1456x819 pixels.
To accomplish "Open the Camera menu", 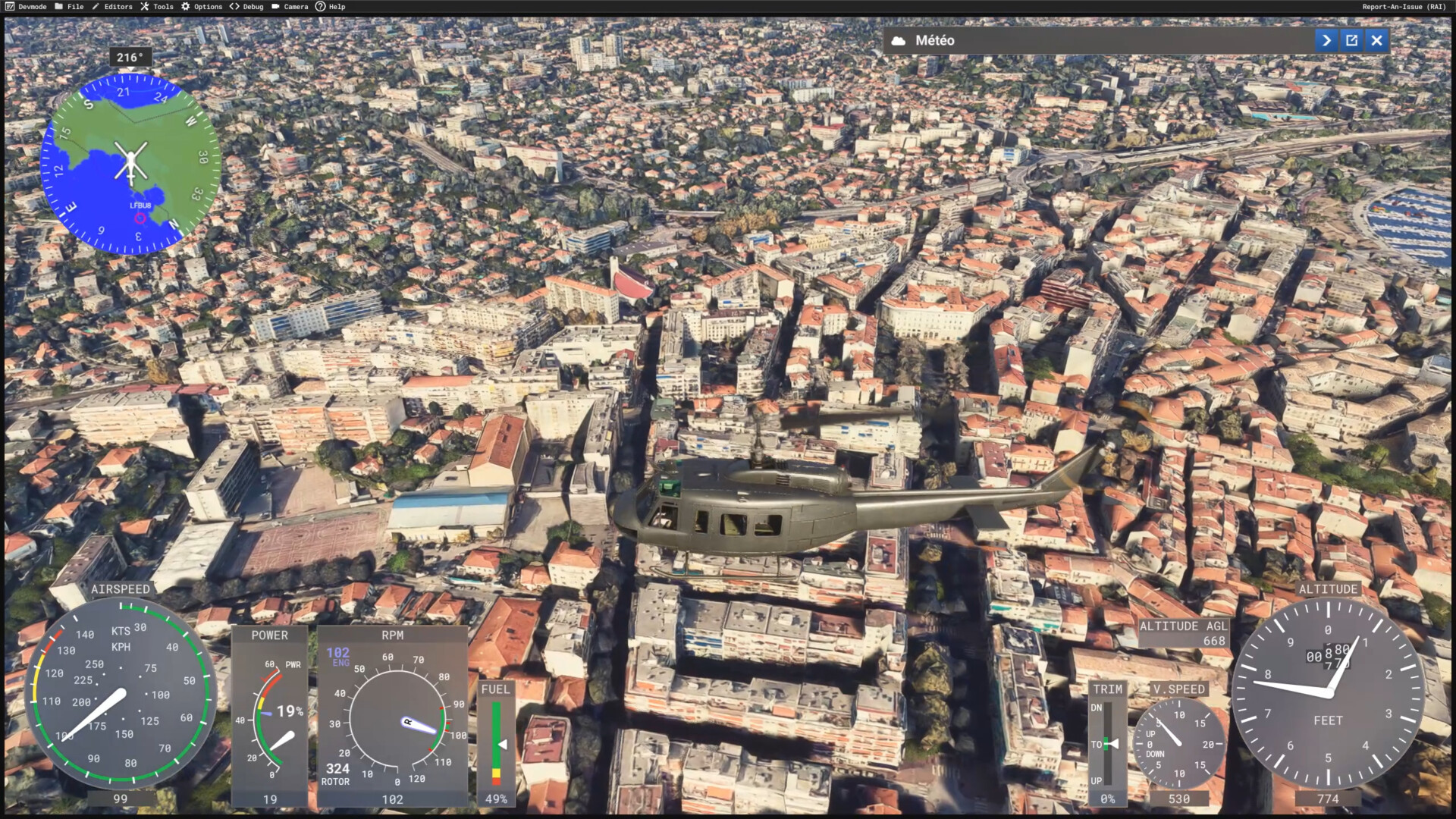I will click(290, 7).
